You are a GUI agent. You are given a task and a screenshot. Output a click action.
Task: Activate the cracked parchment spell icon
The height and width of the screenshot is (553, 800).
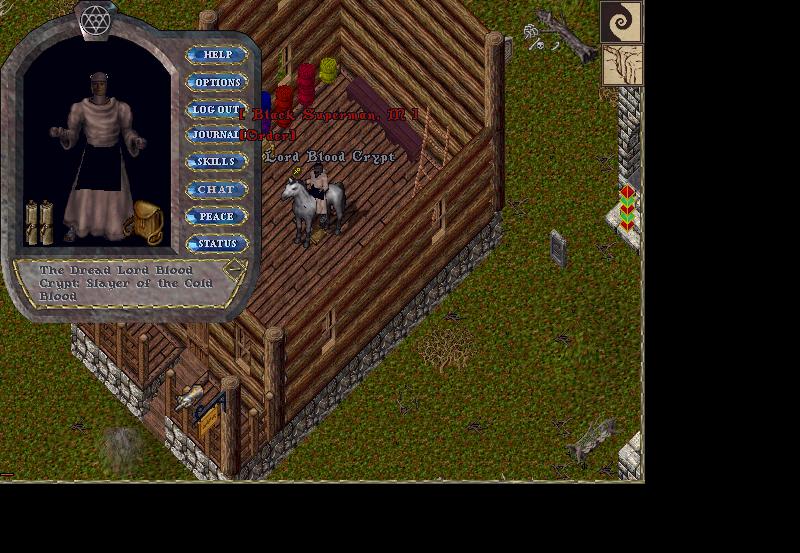coord(621,64)
